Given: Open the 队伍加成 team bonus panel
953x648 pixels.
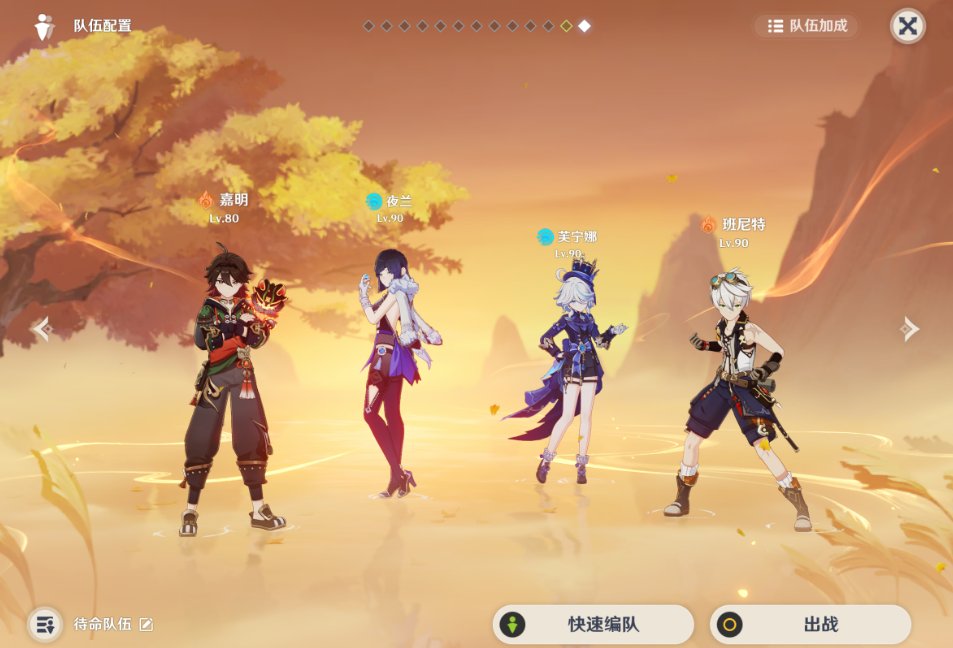Looking at the screenshot, I should [x=806, y=26].
